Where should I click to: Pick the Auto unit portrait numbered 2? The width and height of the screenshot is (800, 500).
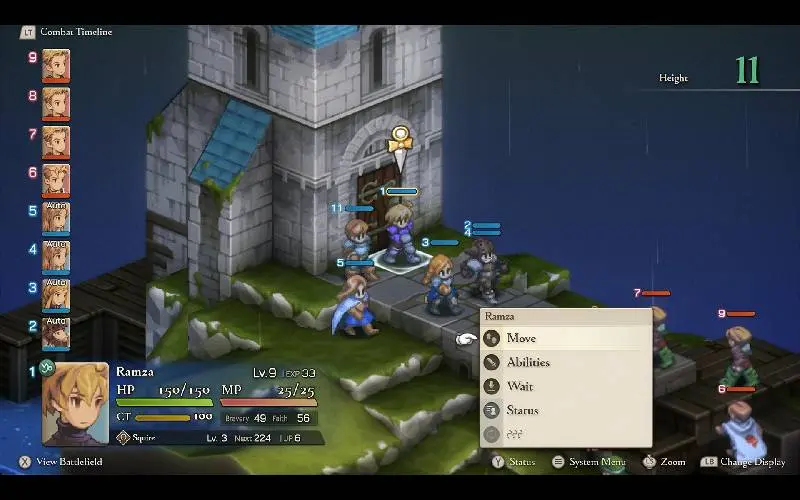(56, 333)
